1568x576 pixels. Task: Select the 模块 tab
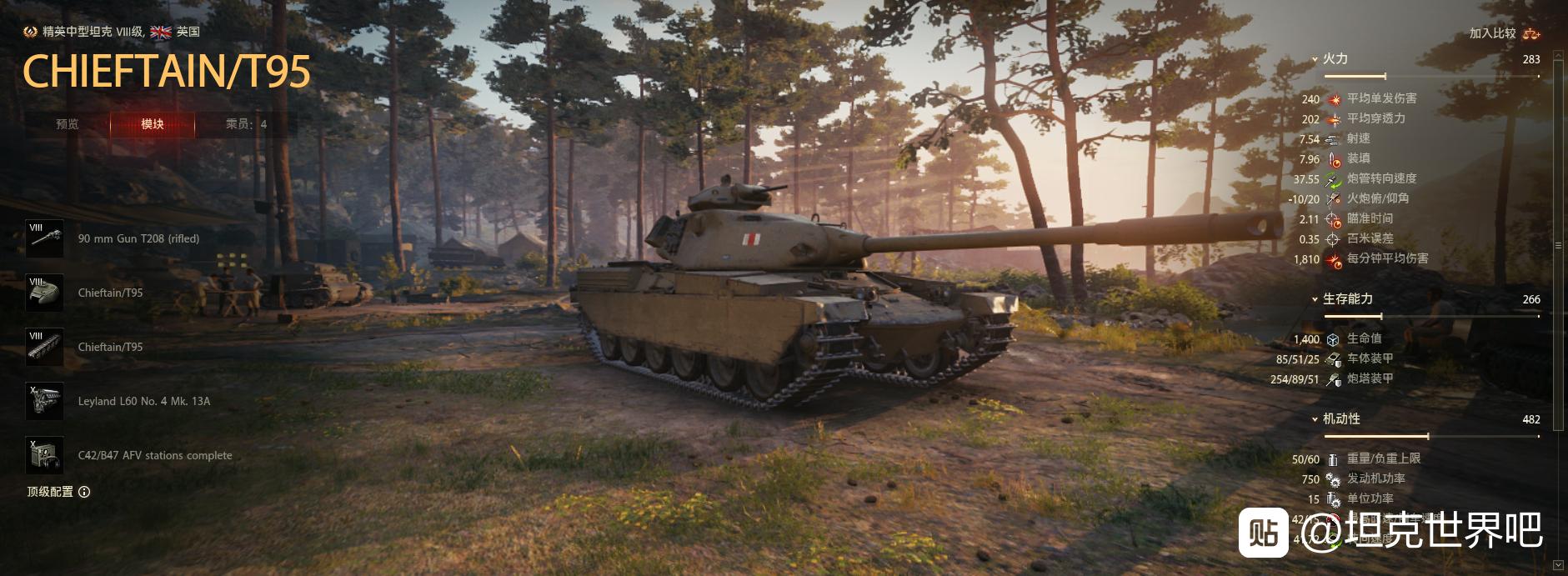click(153, 124)
